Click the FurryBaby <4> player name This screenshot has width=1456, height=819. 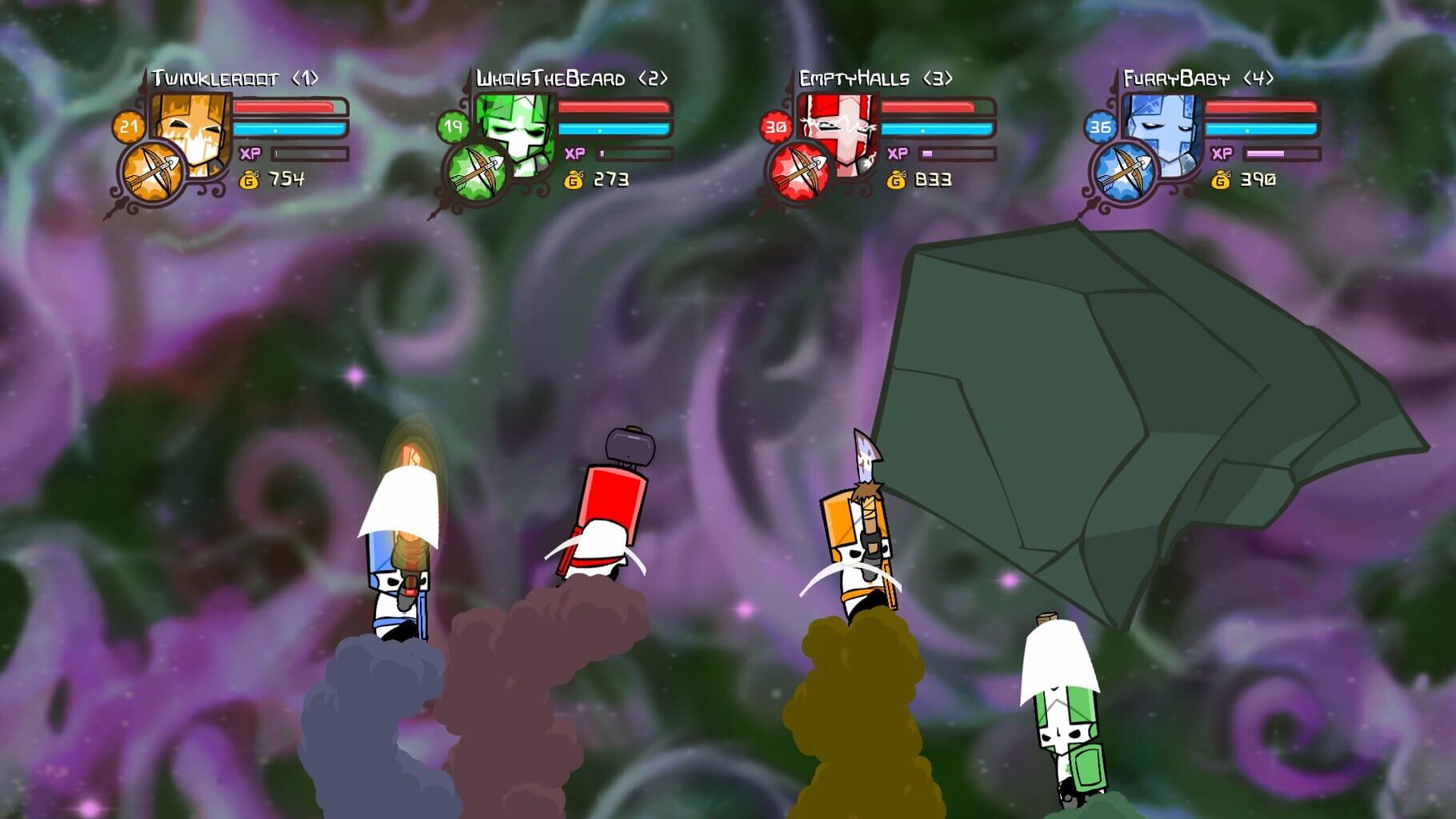(x=1194, y=78)
